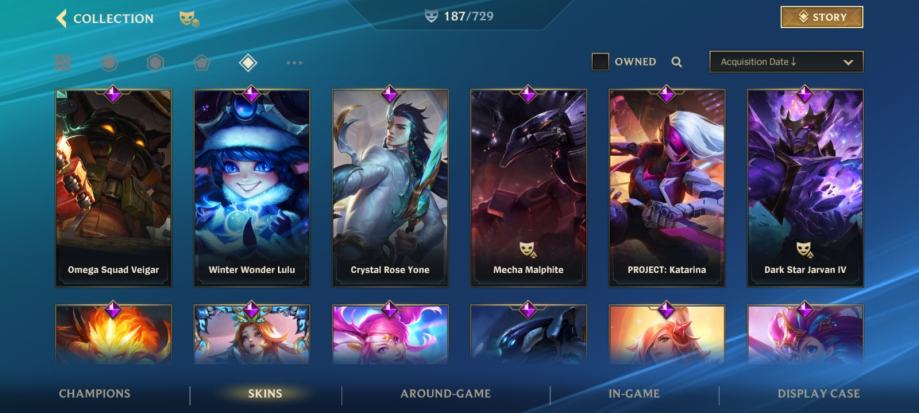919x413 pixels.
Task: Show the Display Case tab
Action: tap(818, 394)
